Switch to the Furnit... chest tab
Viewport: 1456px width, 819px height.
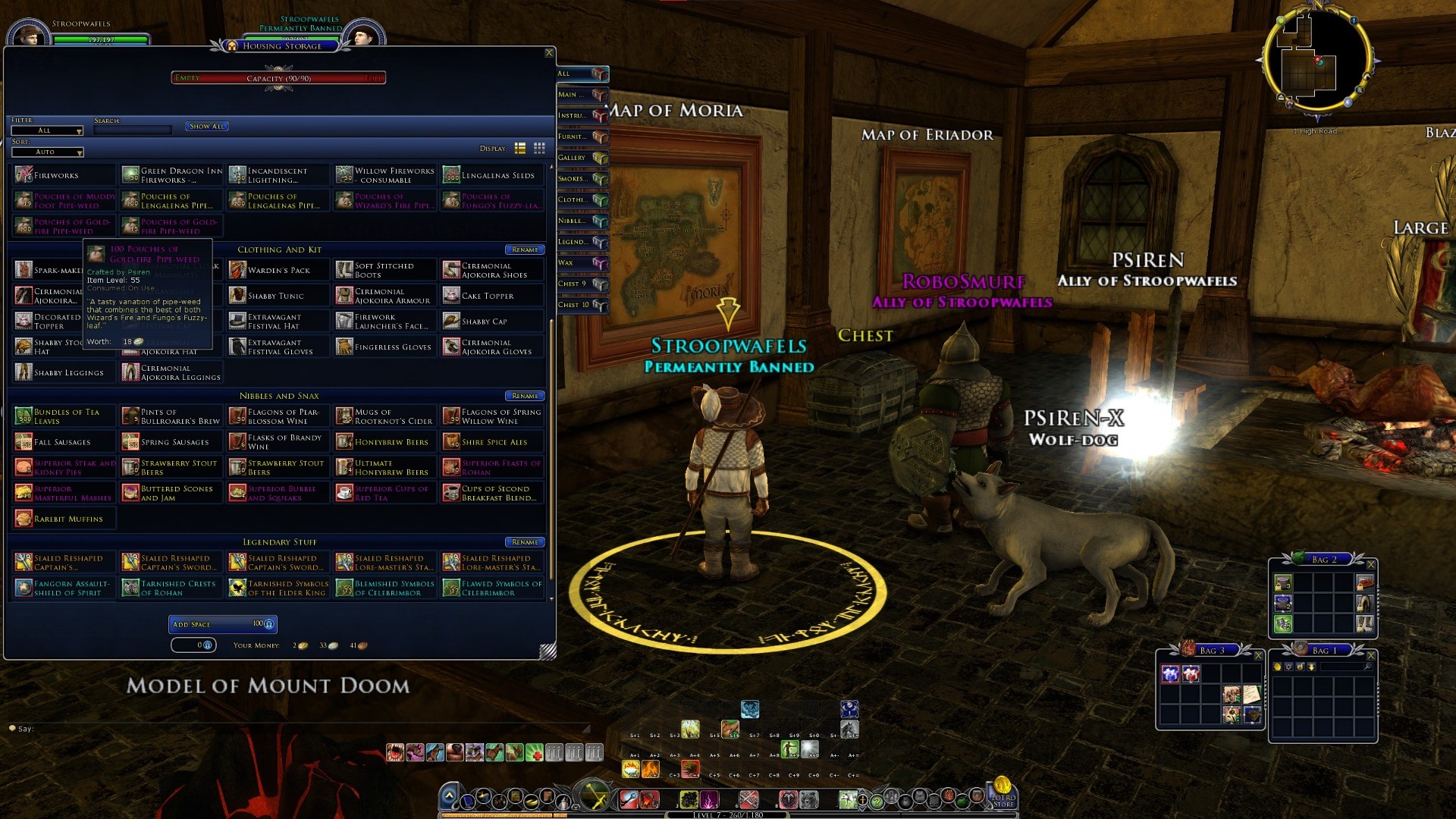click(x=582, y=137)
